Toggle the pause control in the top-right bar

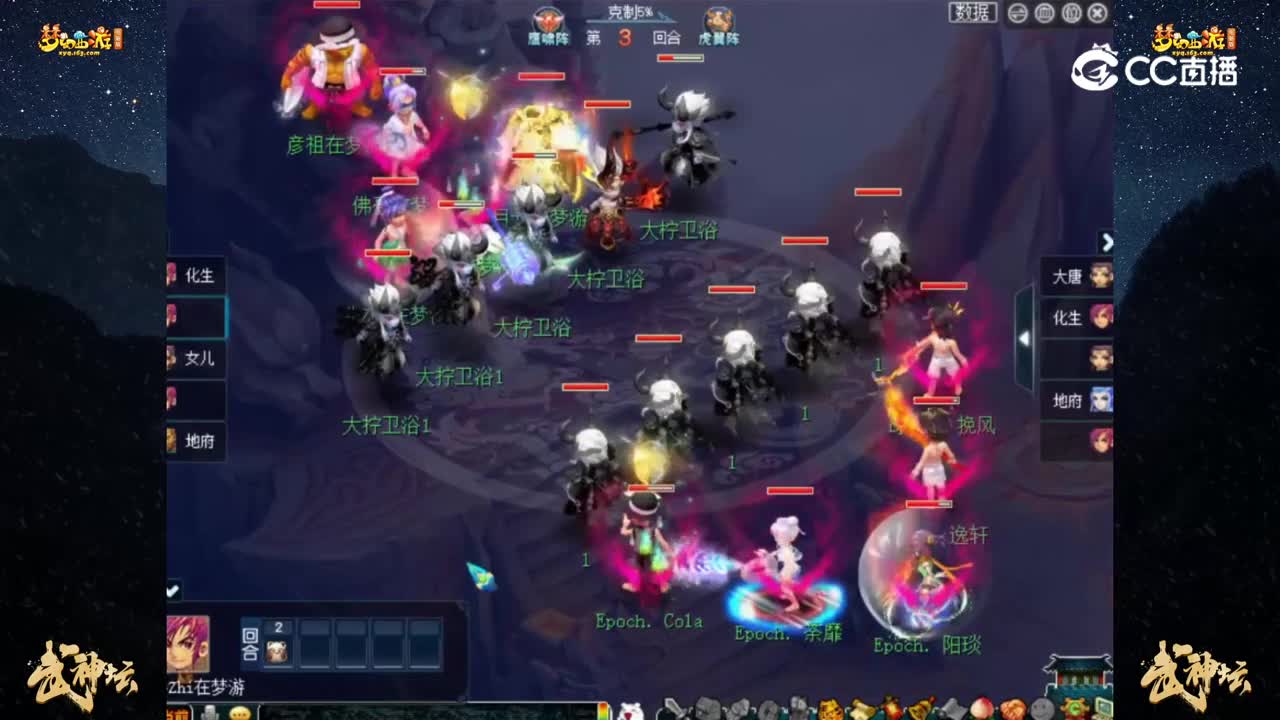(x=1072, y=12)
